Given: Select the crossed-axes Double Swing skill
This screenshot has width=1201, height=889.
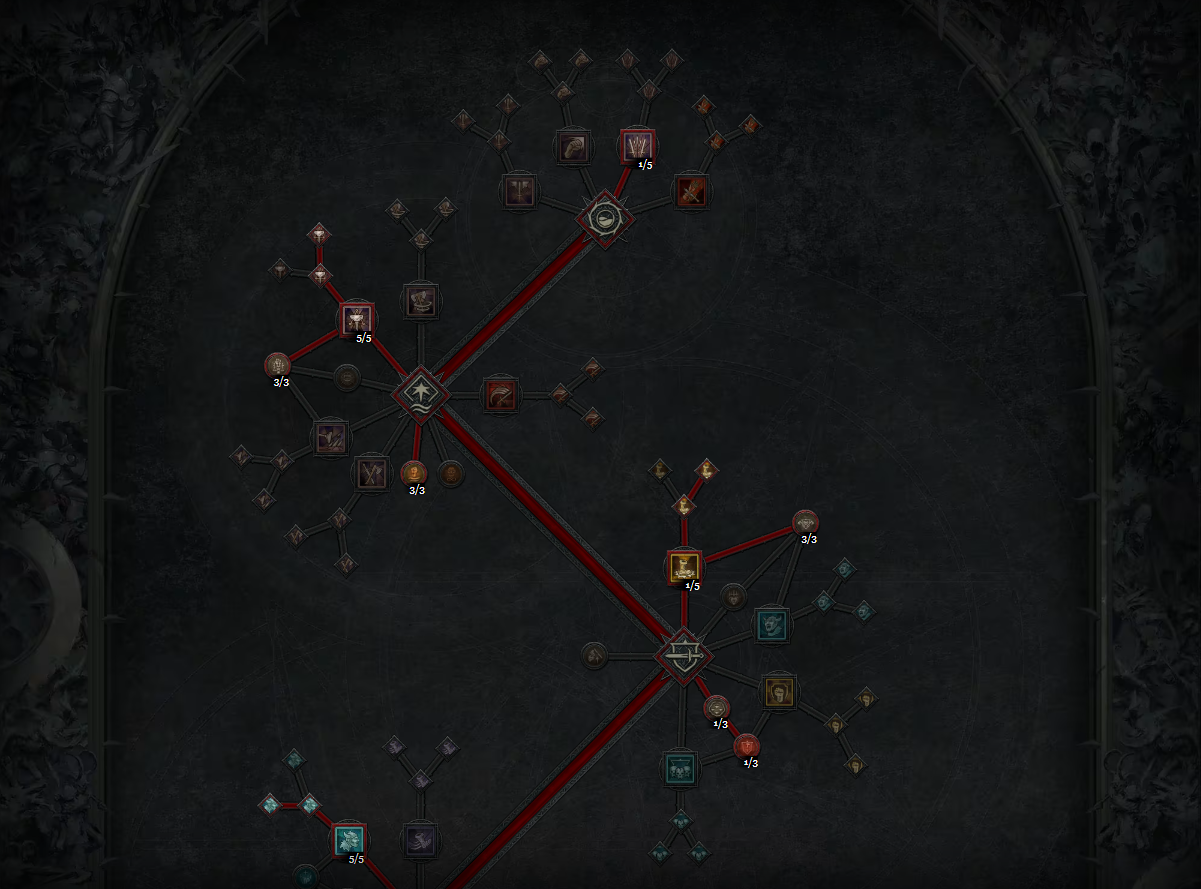Looking at the screenshot, I should [371, 473].
